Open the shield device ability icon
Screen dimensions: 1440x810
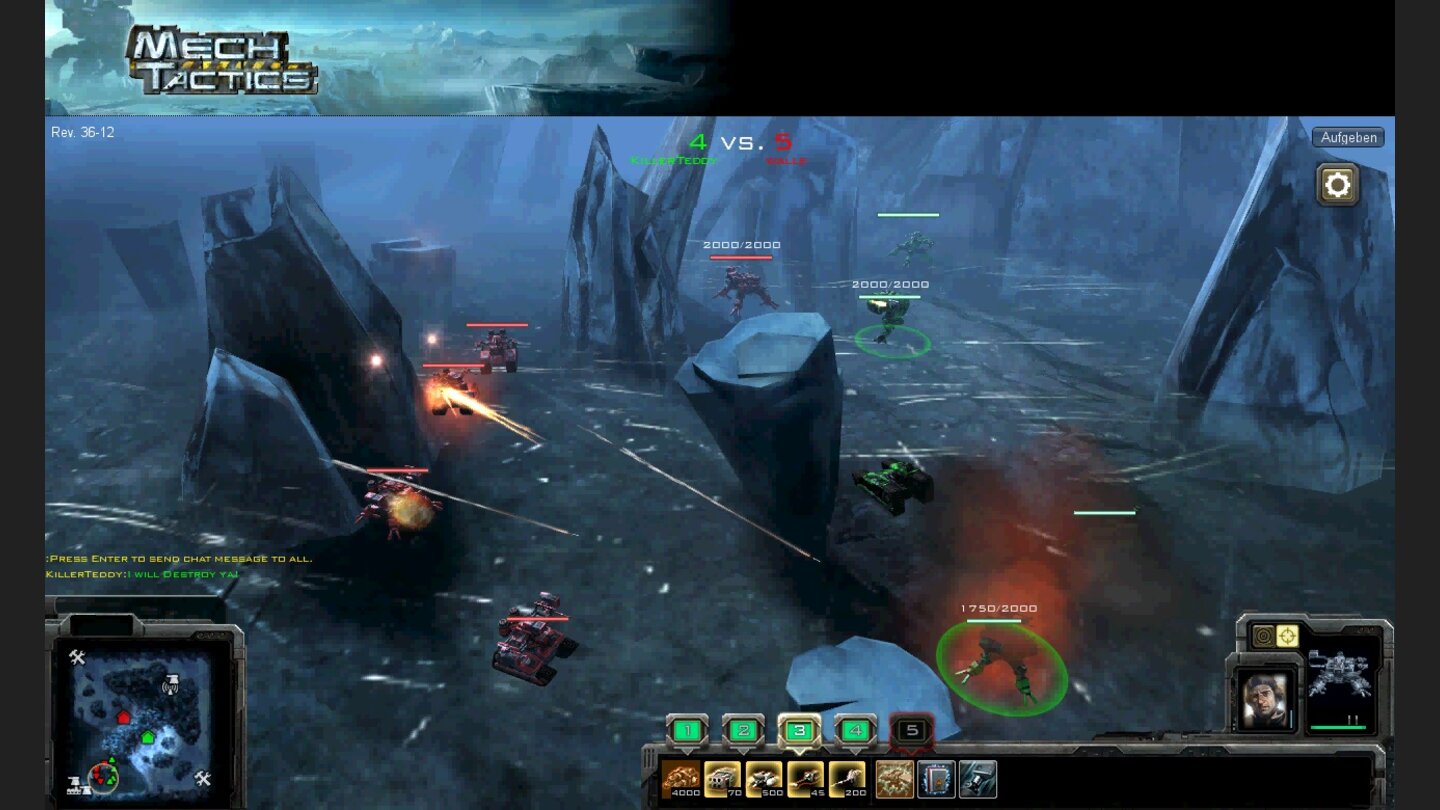935,779
